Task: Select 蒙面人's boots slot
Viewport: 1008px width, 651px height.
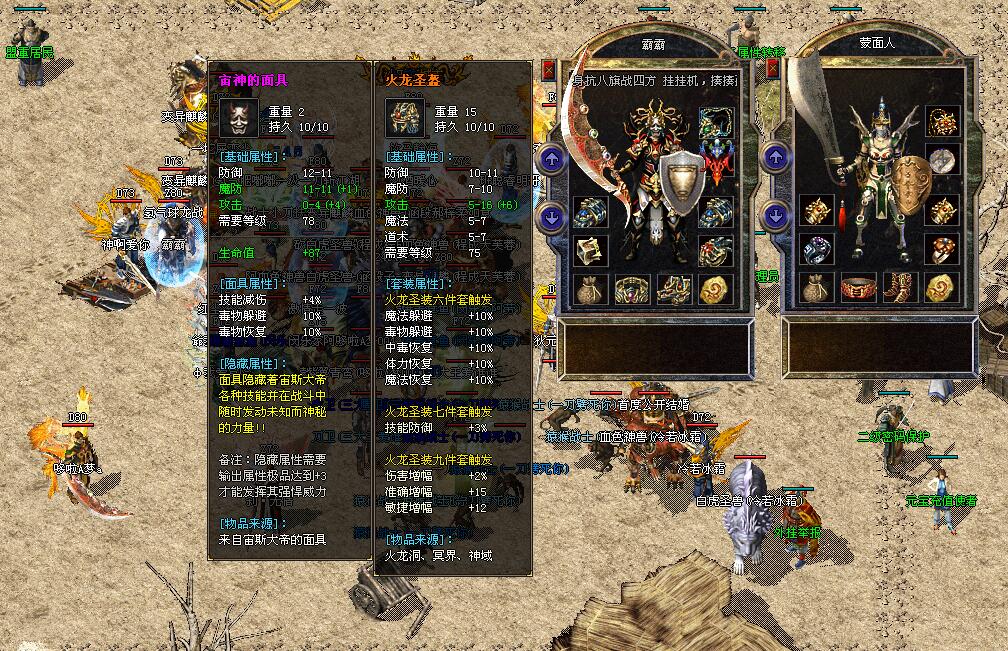Action: click(899, 290)
